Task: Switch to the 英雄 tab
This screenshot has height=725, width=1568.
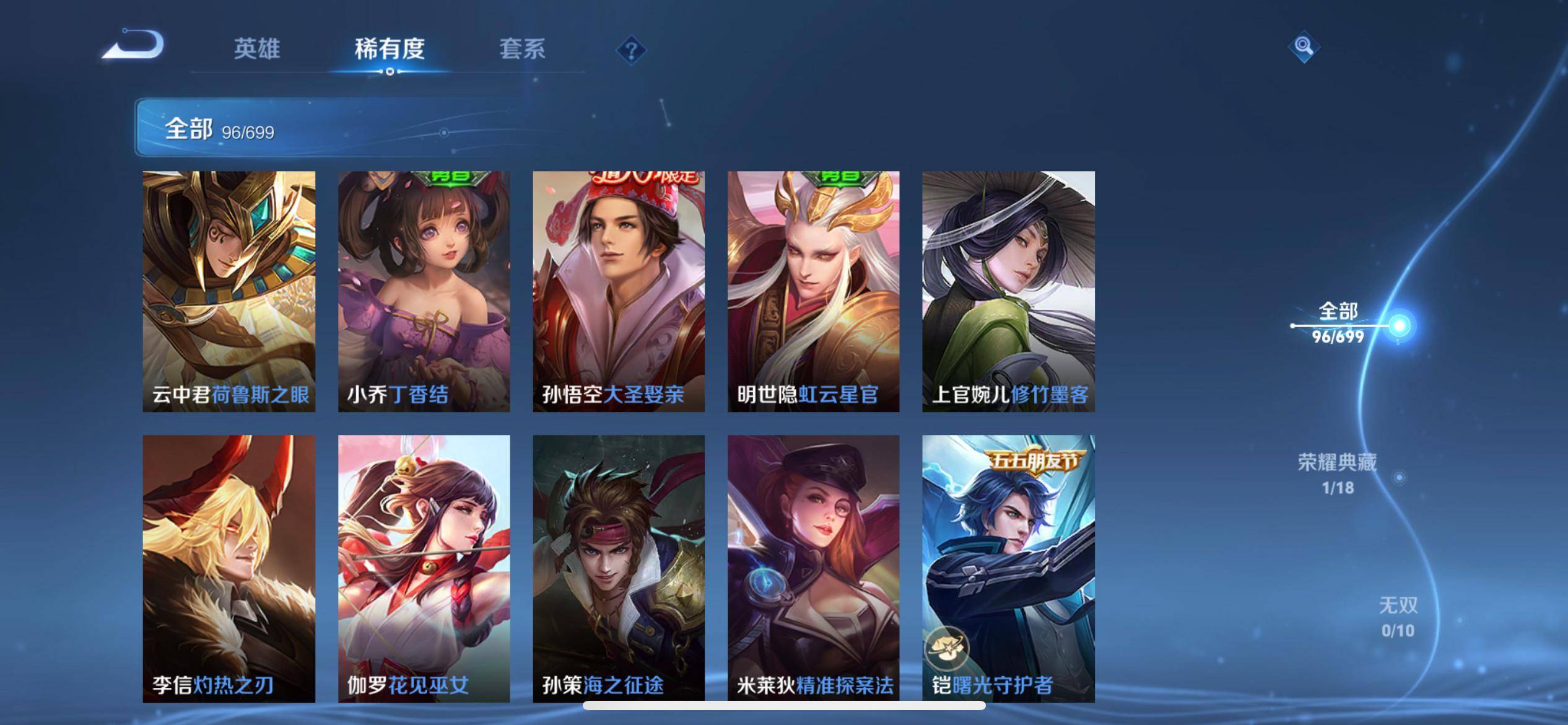Action: pyautogui.click(x=256, y=49)
